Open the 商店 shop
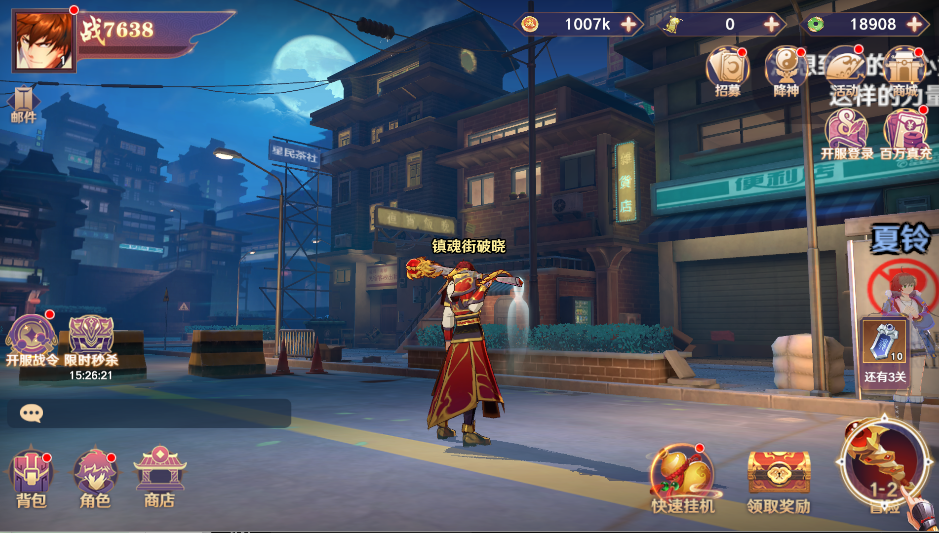The image size is (939, 533). tap(159, 476)
